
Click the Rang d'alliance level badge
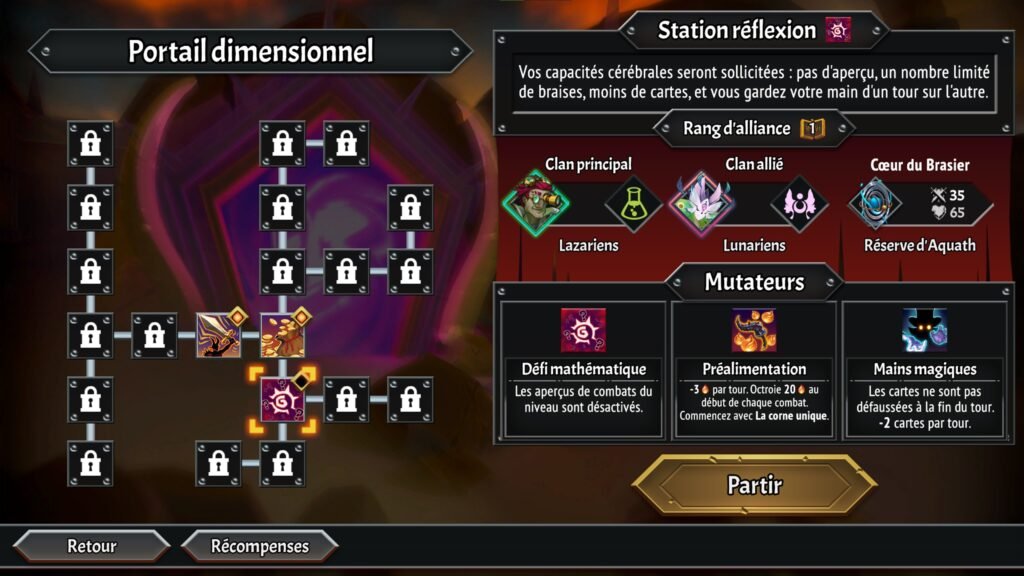[811, 128]
